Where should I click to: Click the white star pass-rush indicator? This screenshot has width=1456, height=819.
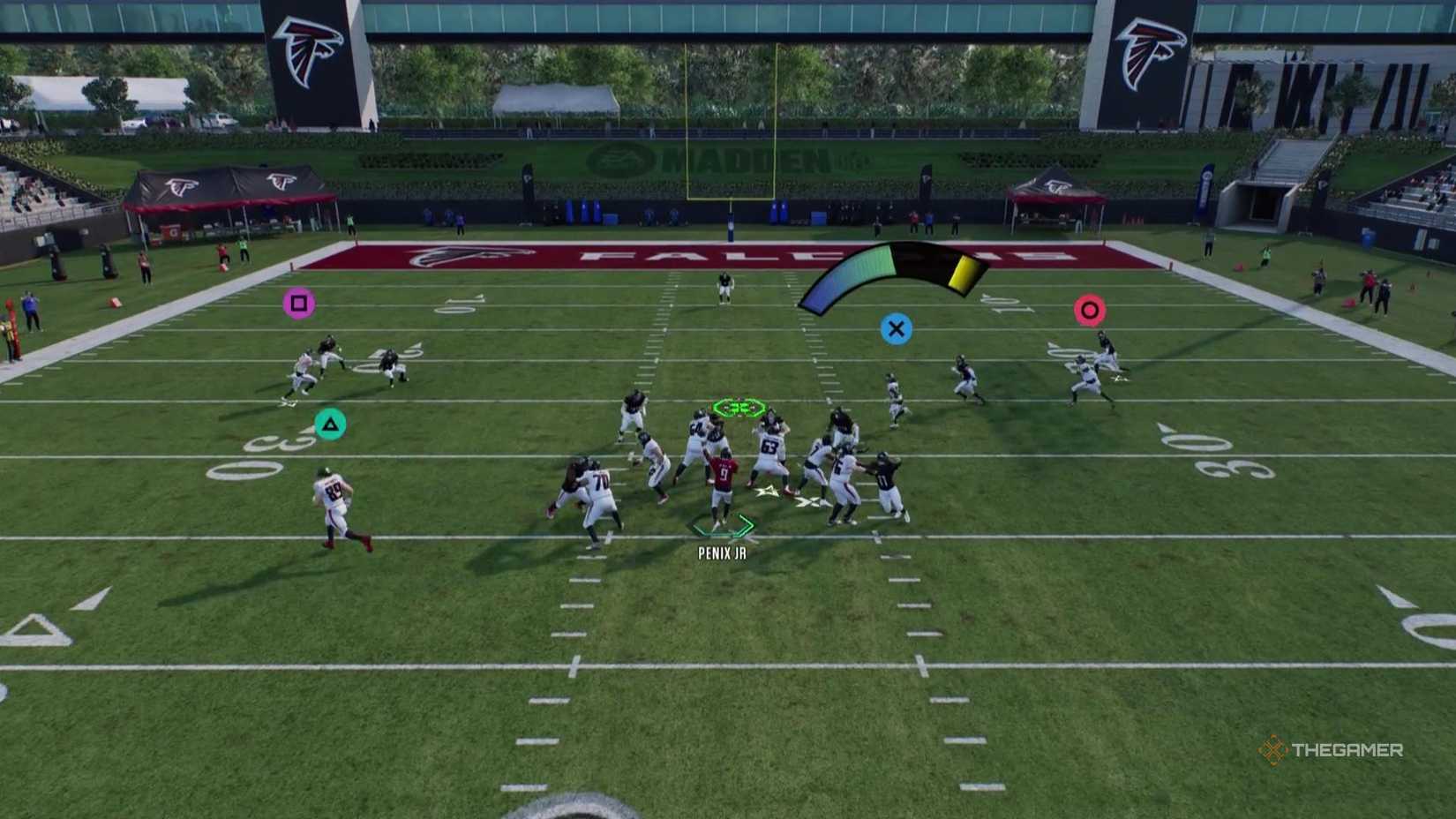point(766,494)
